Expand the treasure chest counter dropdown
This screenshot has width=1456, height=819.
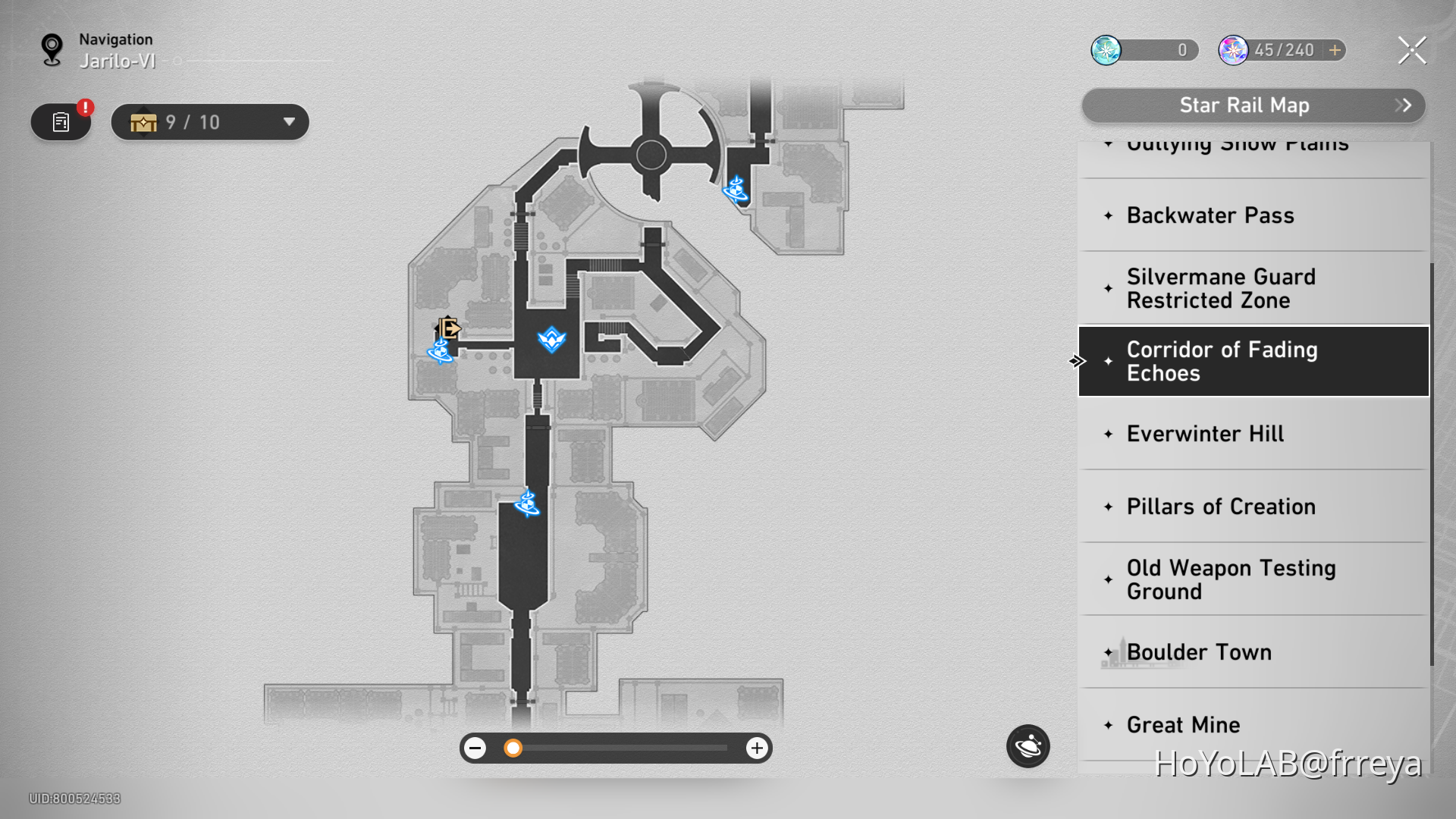[288, 121]
